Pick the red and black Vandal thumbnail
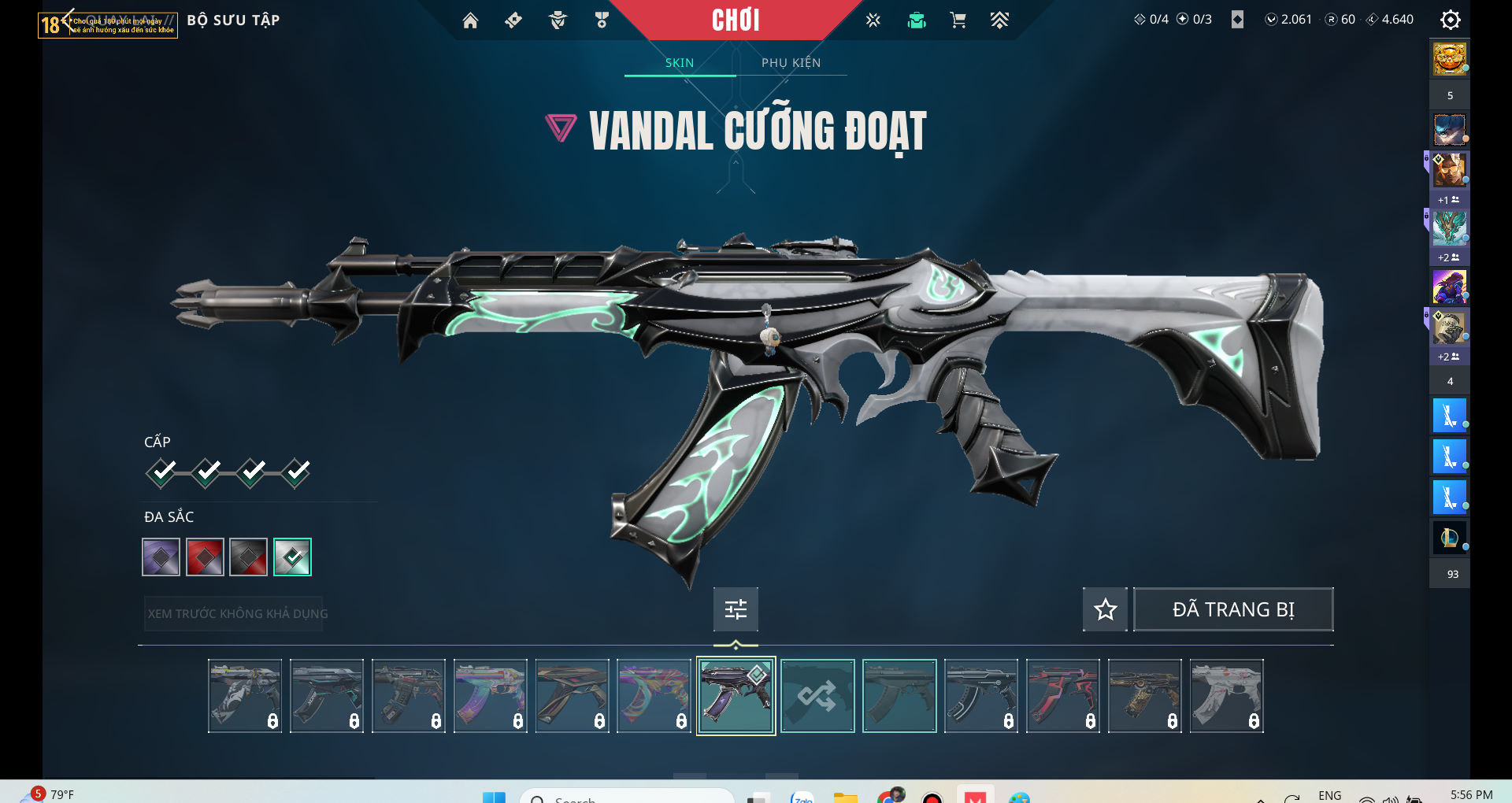1512x803 pixels. click(x=1063, y=696)
